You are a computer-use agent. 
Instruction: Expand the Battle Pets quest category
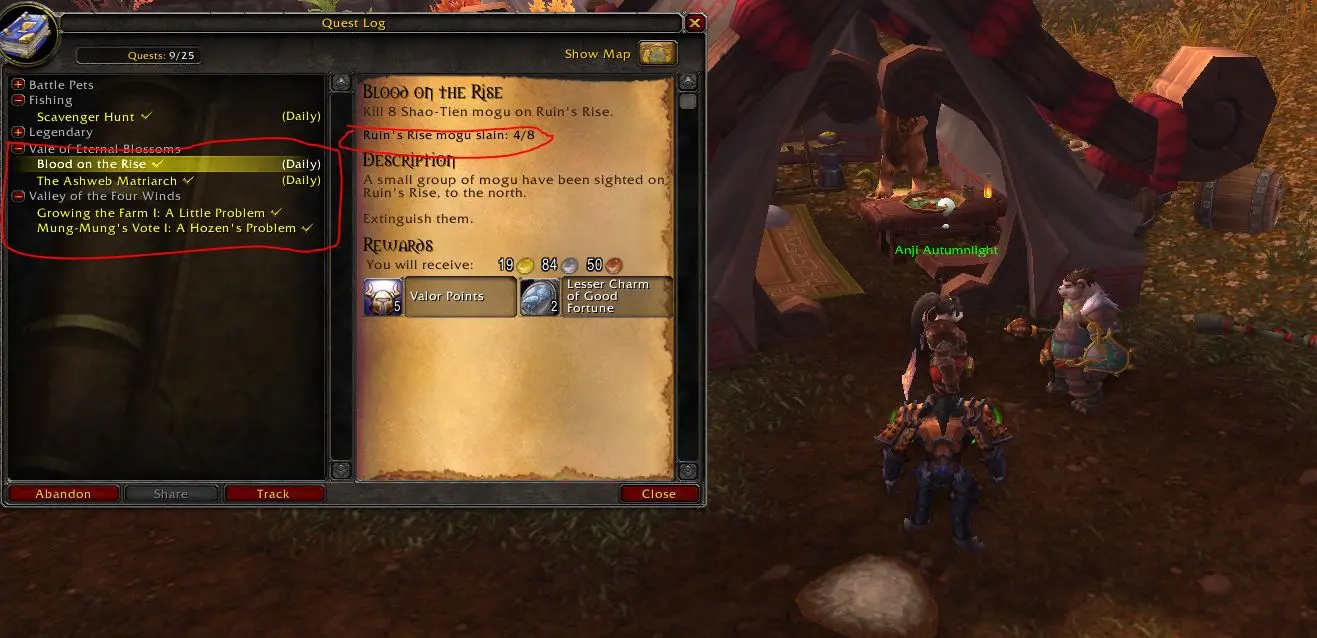(18, 85)
